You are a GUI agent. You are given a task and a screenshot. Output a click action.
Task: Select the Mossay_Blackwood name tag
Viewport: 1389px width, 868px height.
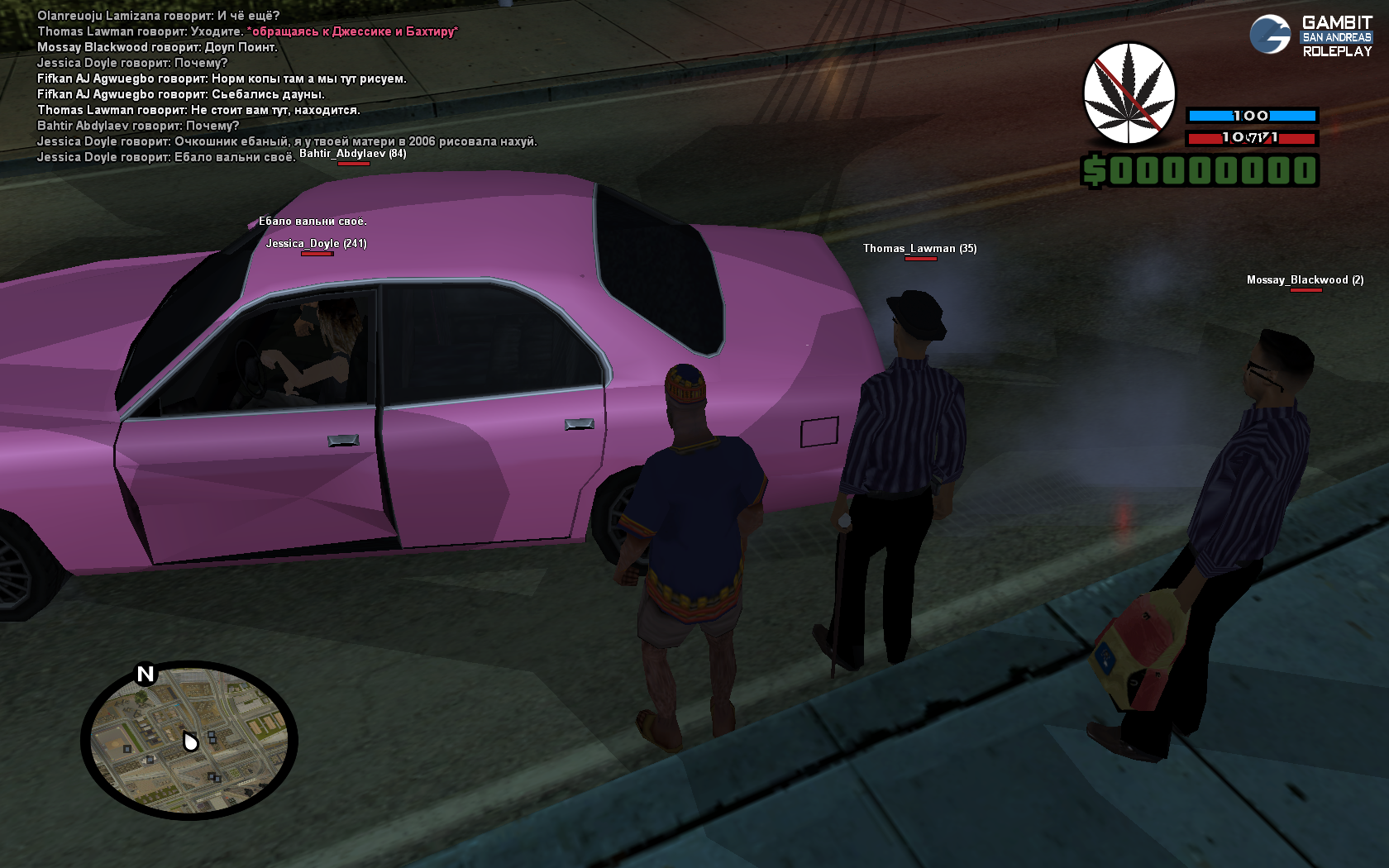point(1305,280)
